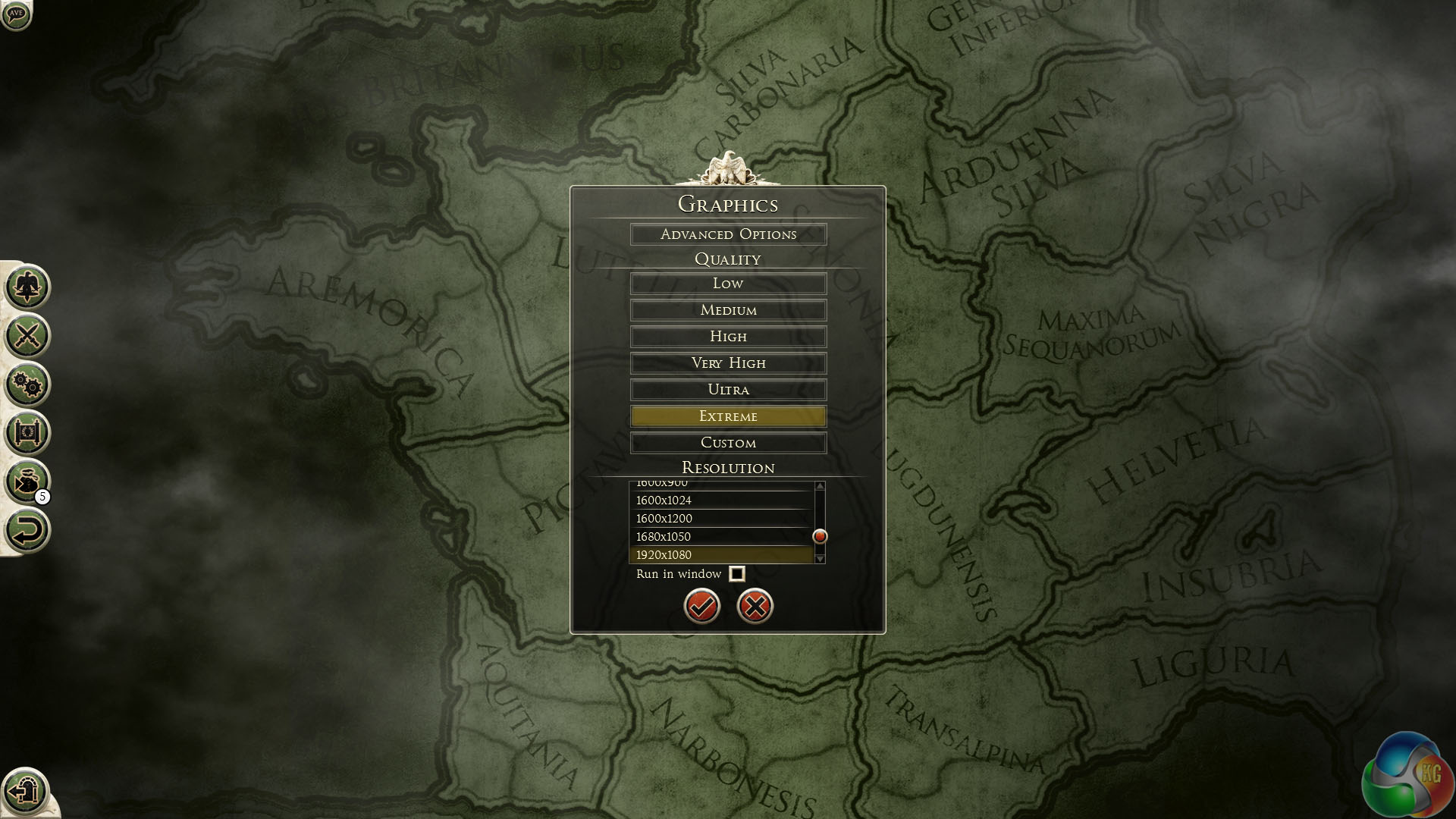This screenshot has width=1456, height=819.
Task: Set quality to High
Action: (x=728, y=337)
